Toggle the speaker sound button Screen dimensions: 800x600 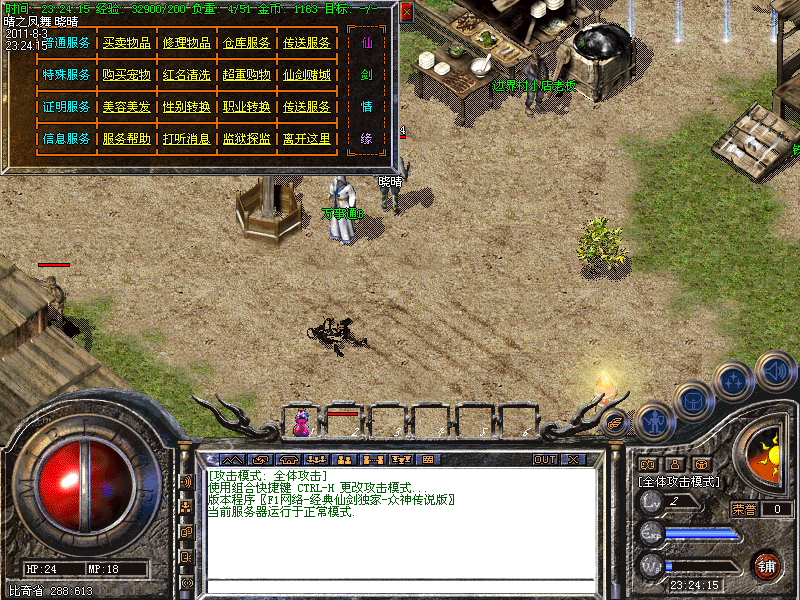click(776, 372)
